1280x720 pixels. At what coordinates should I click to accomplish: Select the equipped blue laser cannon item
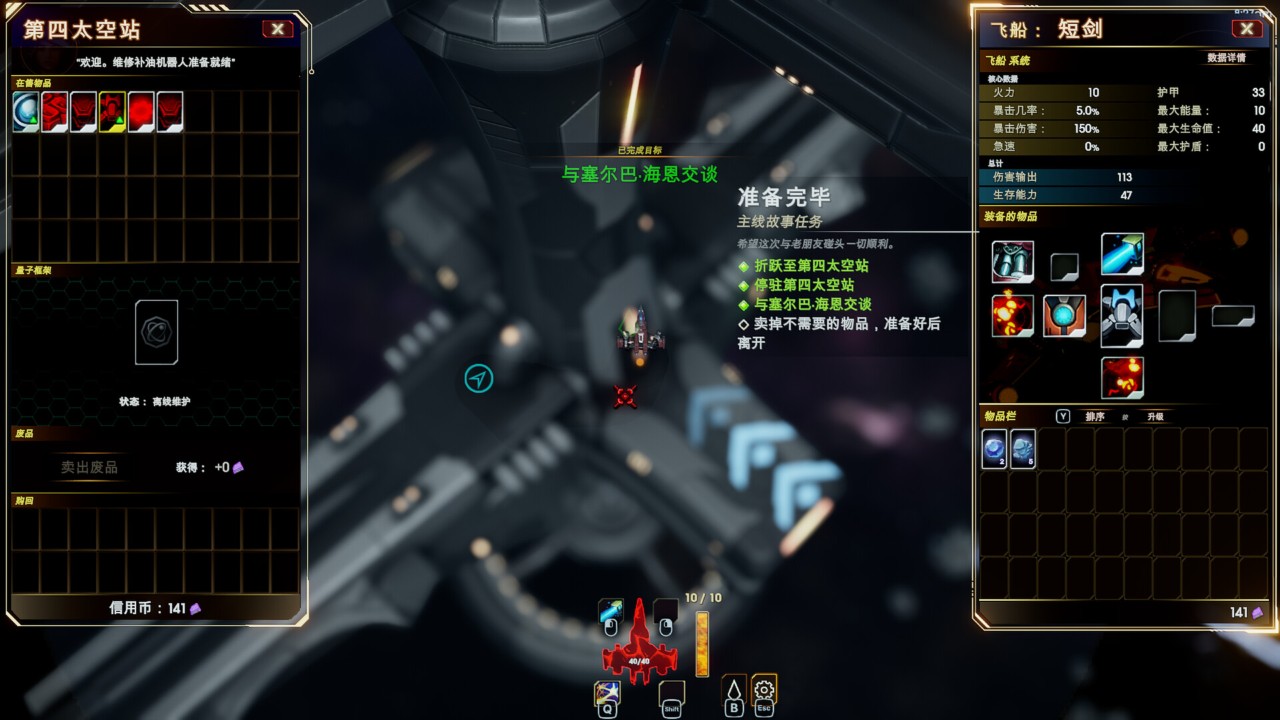coord(1121,256)
